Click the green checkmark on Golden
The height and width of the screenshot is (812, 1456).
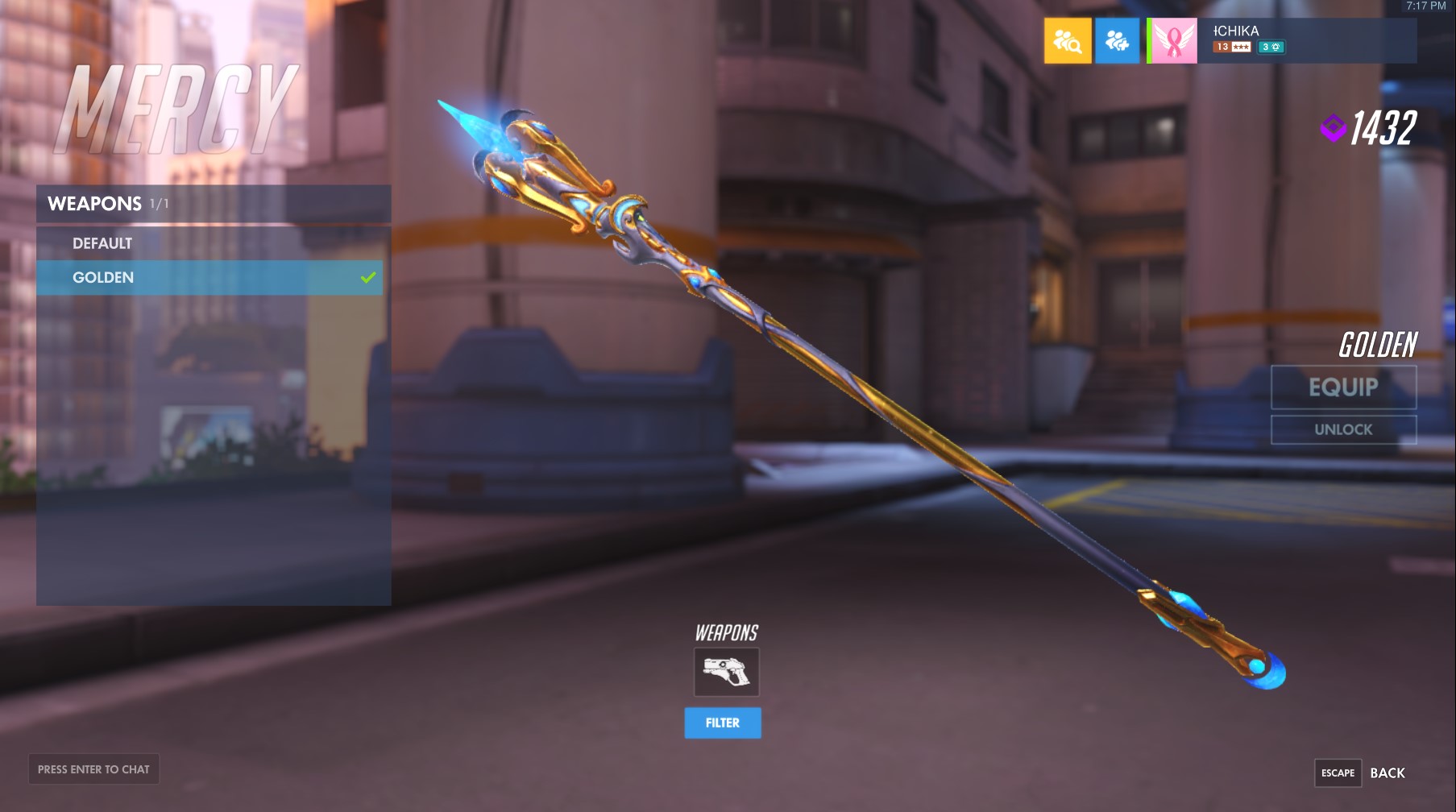pyautogui.click(x=370, y=277)
